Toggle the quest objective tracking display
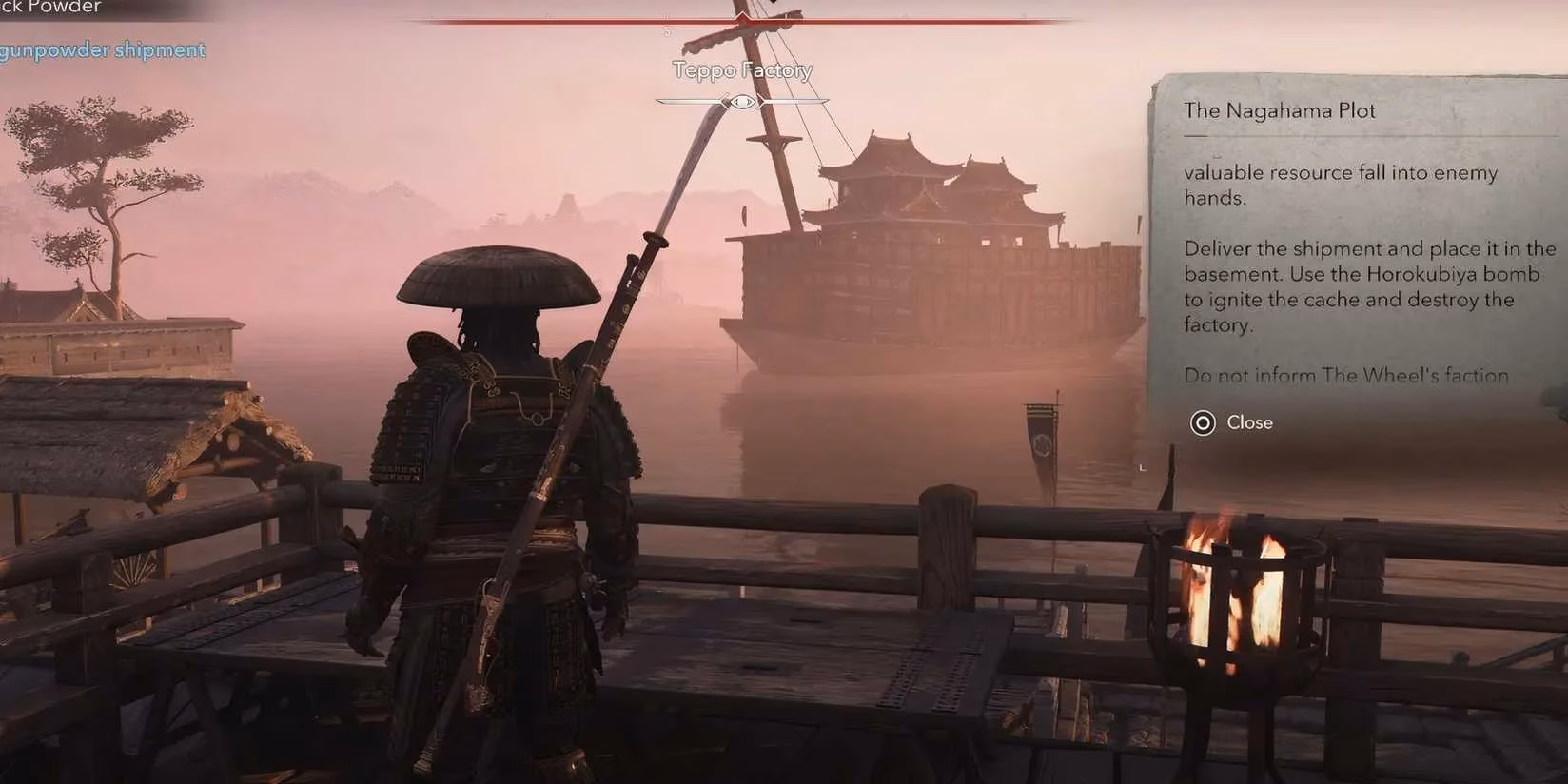 102,49
